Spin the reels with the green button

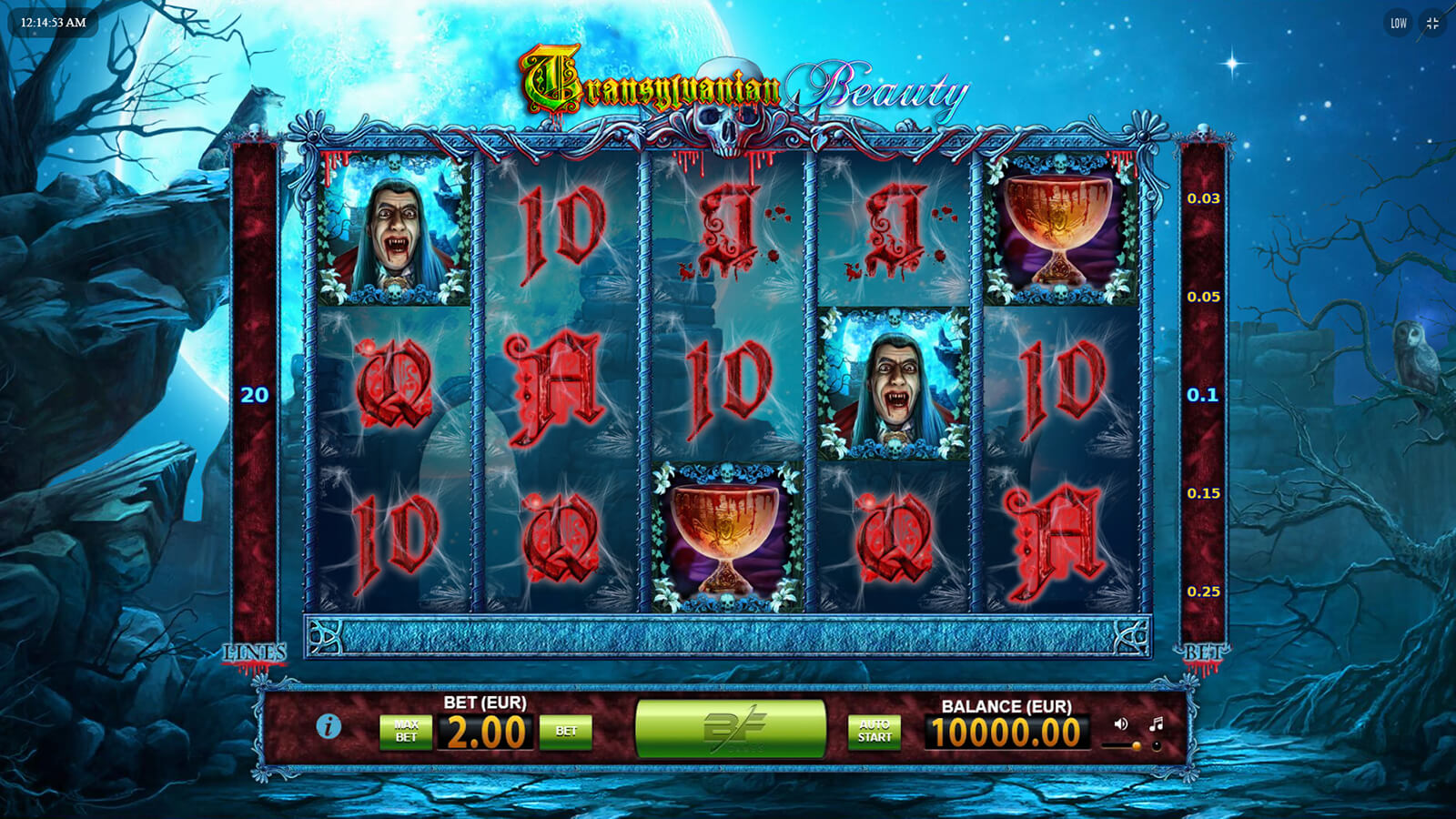[x=730, y=728]
